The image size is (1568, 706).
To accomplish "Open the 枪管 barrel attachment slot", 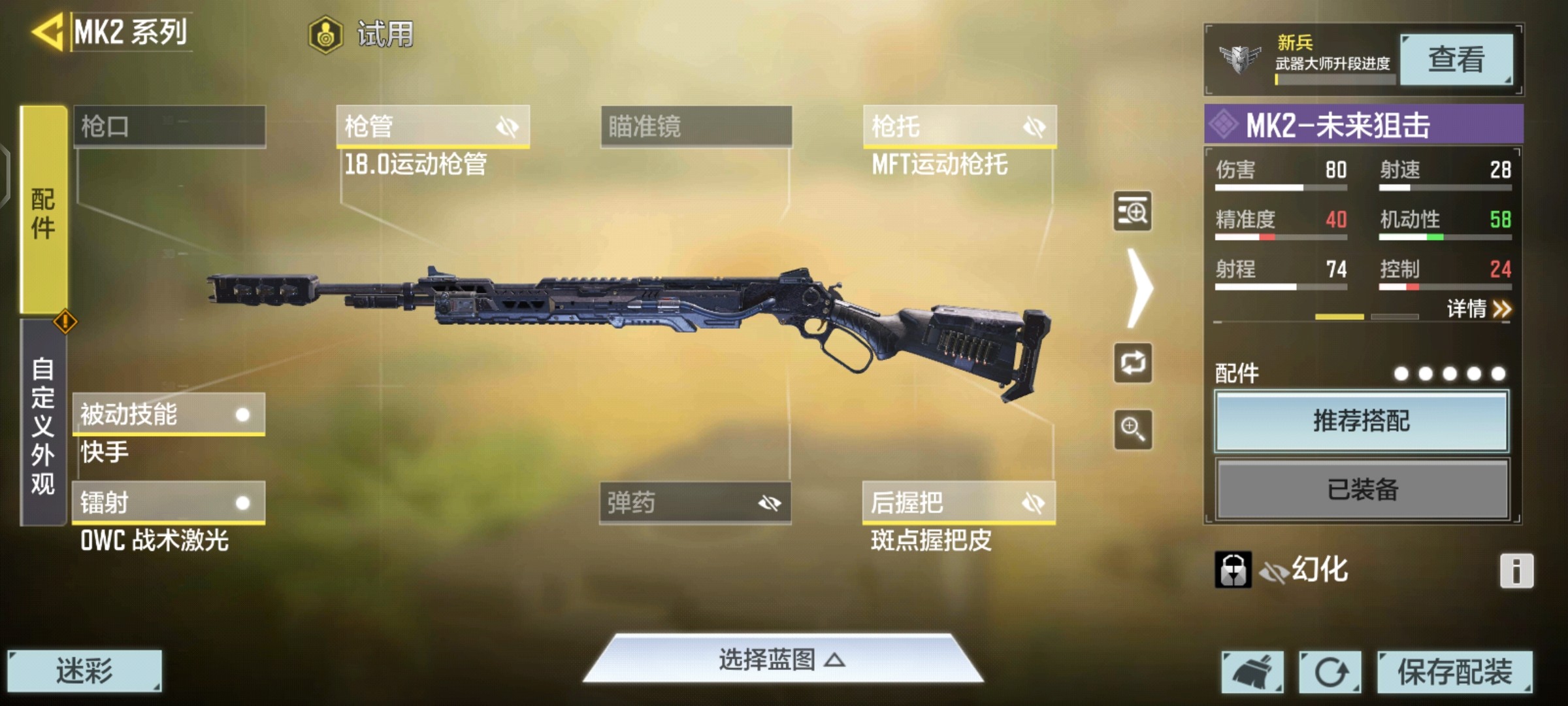I will tap(433, 126).
